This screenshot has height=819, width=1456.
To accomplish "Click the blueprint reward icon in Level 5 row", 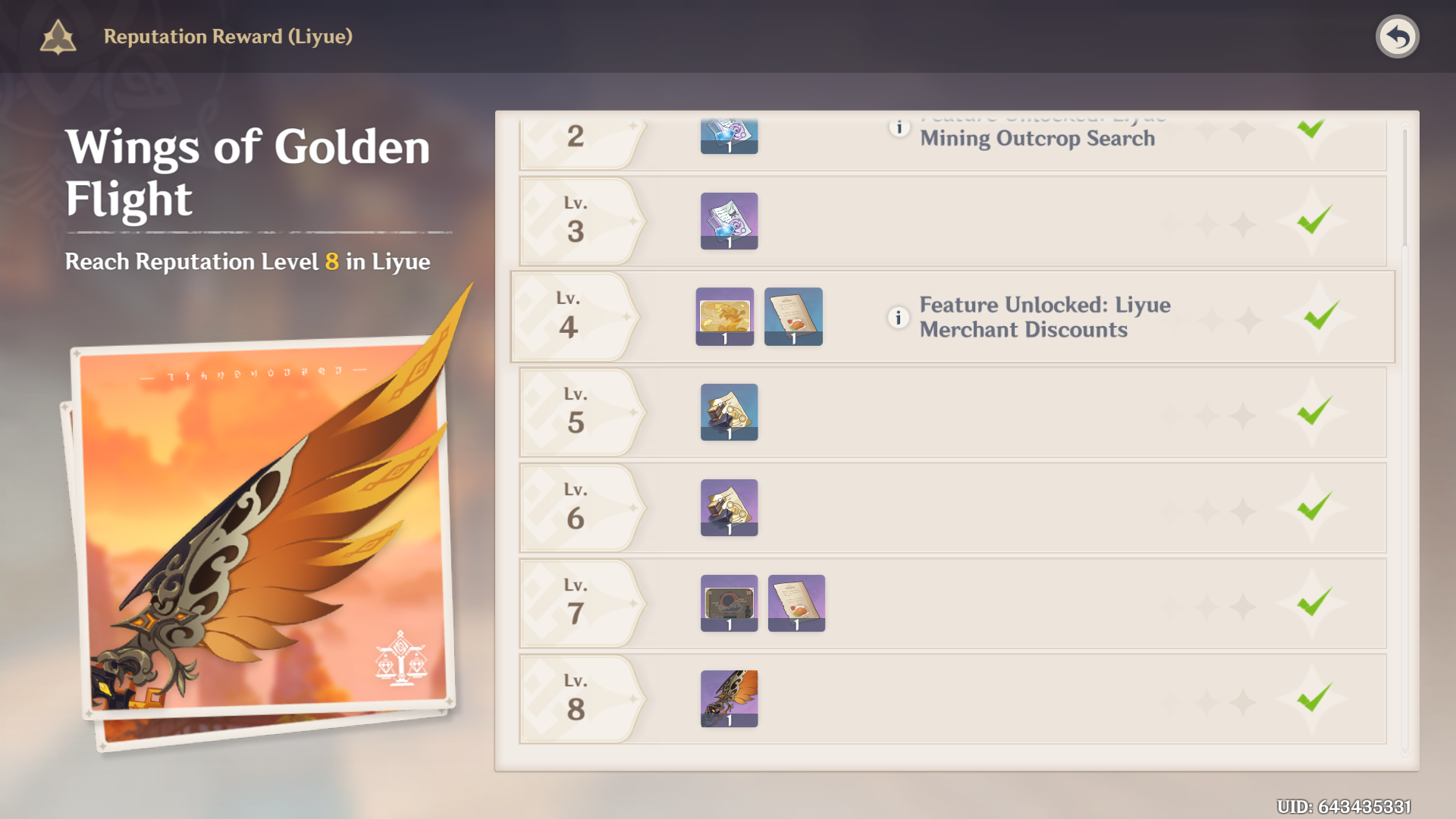I will point(729,413).
